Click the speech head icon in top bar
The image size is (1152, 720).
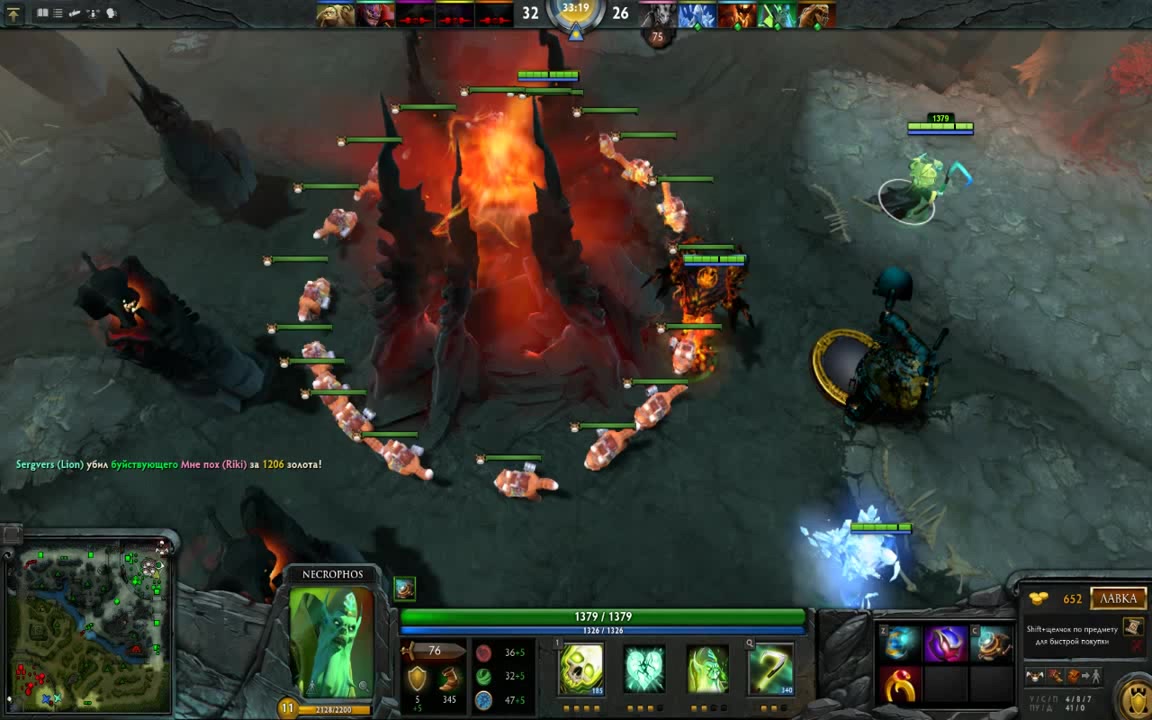(x=110, y=14)
